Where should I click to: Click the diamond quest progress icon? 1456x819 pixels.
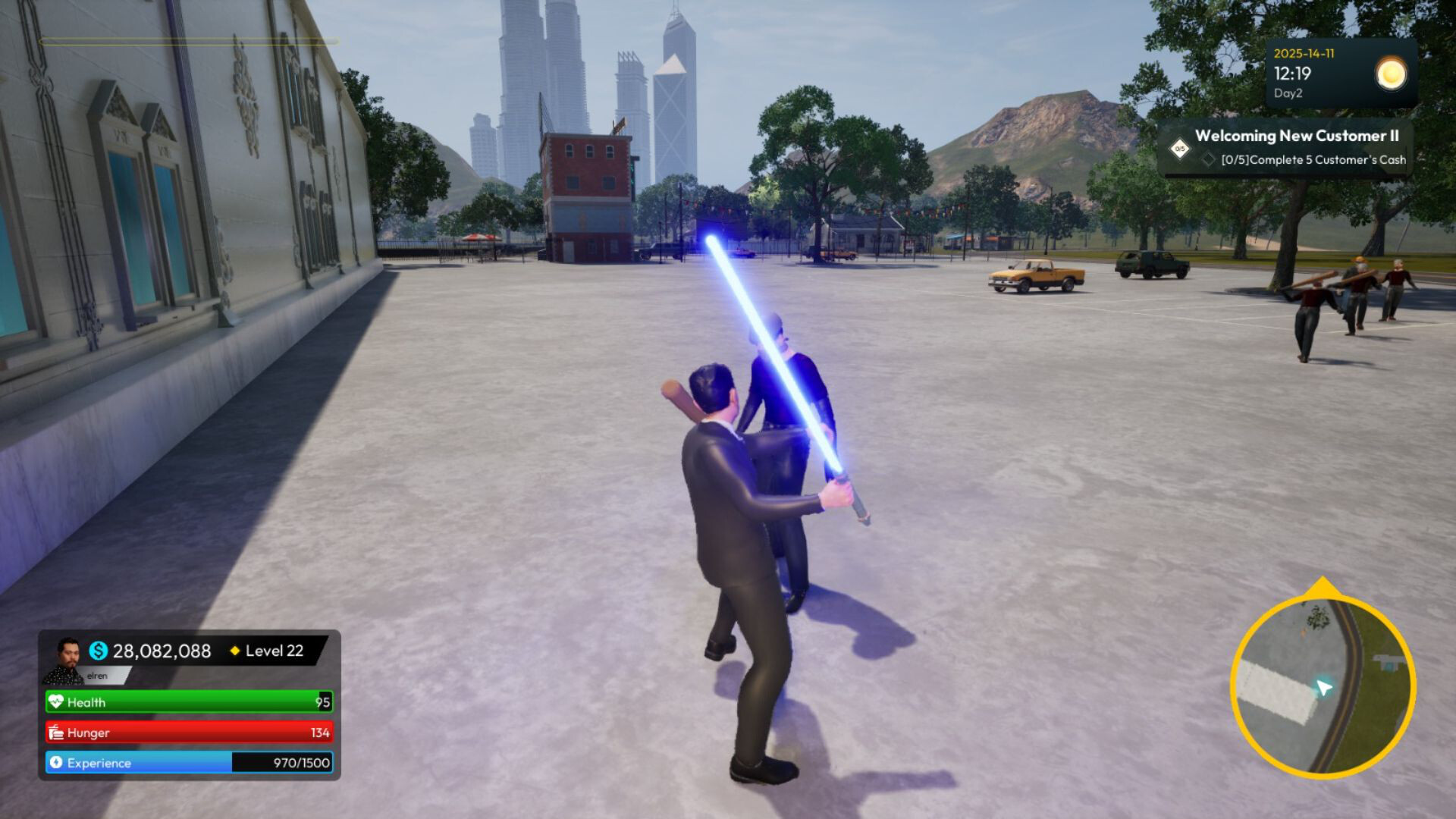tap(1179, 149)
